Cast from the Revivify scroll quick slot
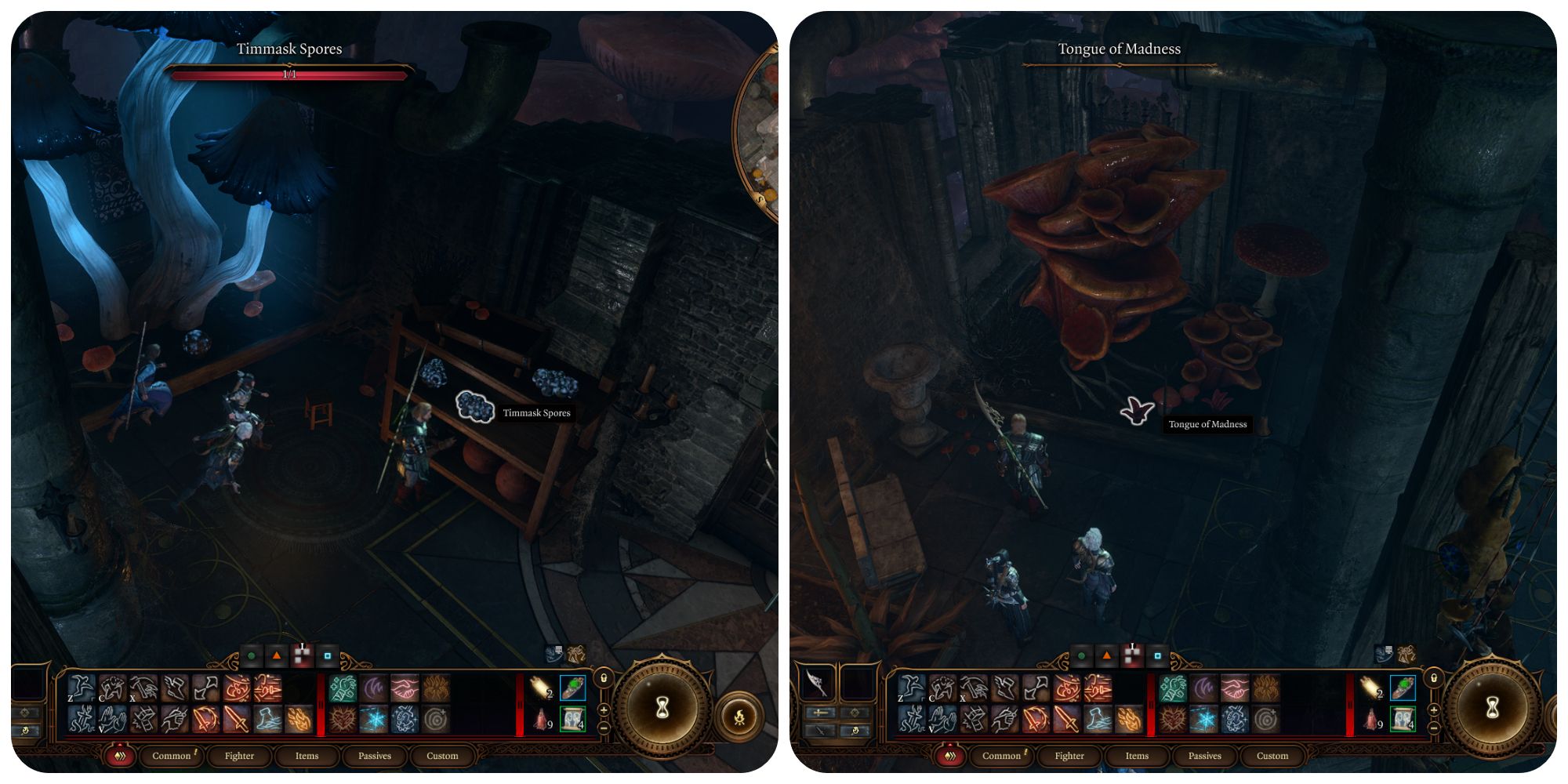Viewport: 1568px width, 784px height. click(x=573, y=720)
